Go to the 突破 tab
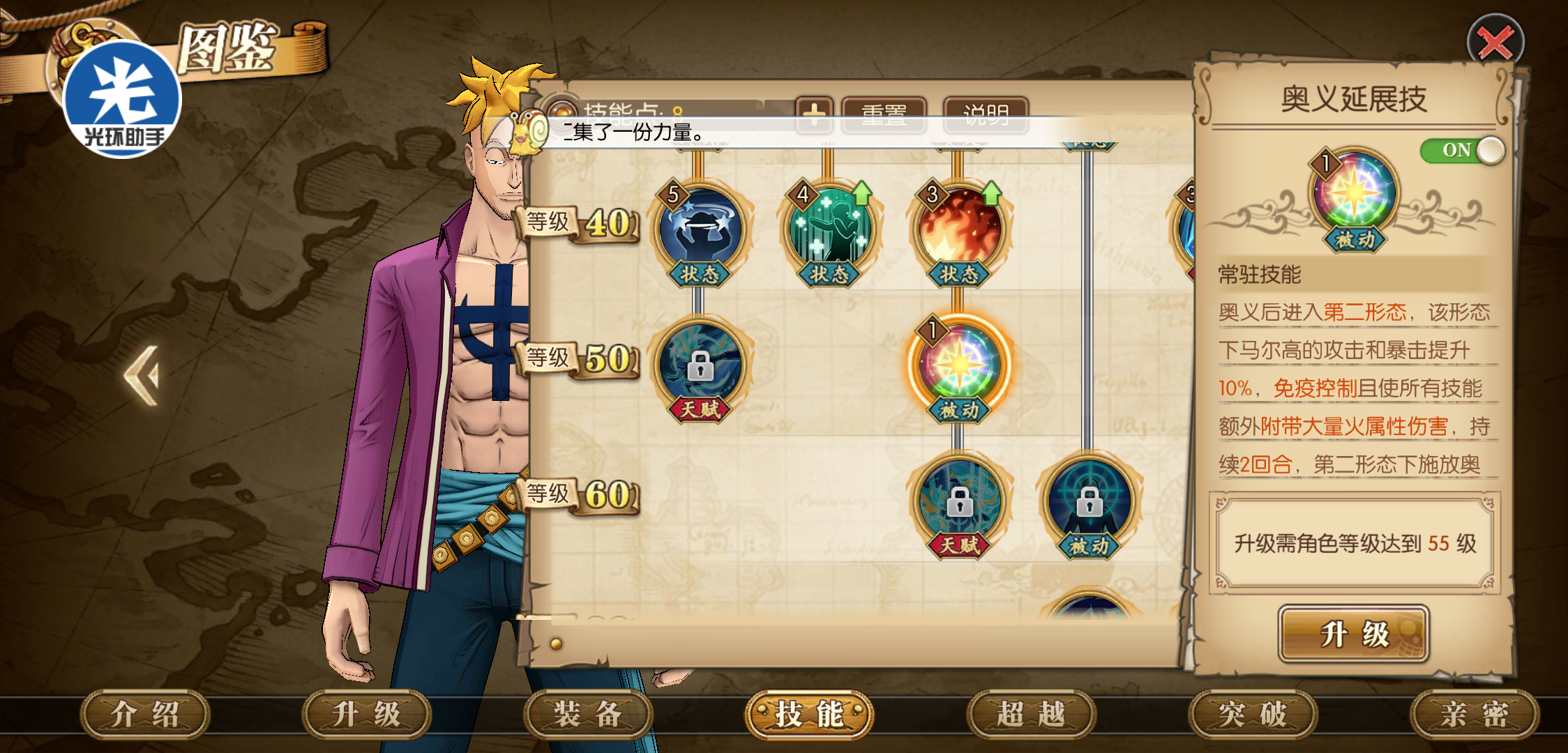This screenshot has height=753, width=1568. click(1253, 715)
